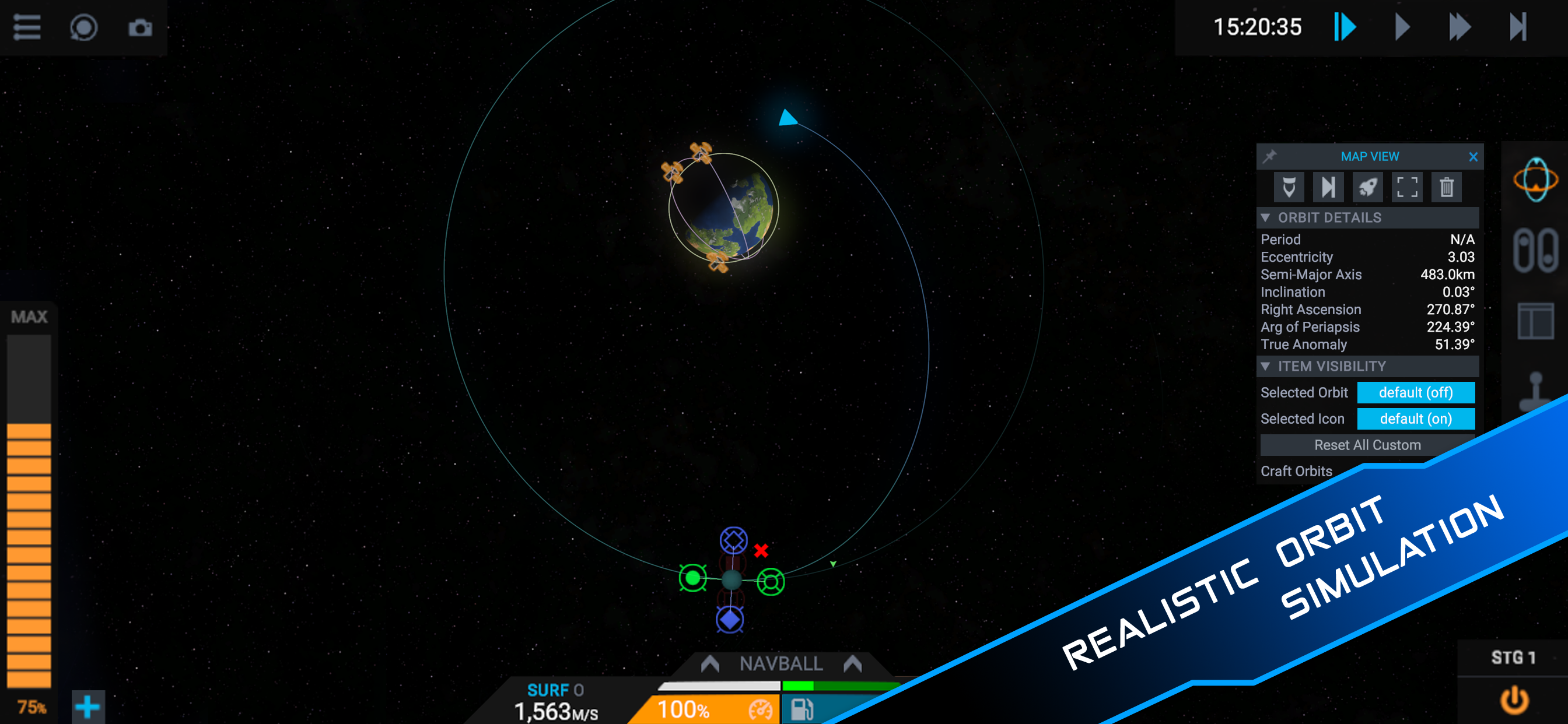Click the trash icon in Map View

(x=1446, y=187)
